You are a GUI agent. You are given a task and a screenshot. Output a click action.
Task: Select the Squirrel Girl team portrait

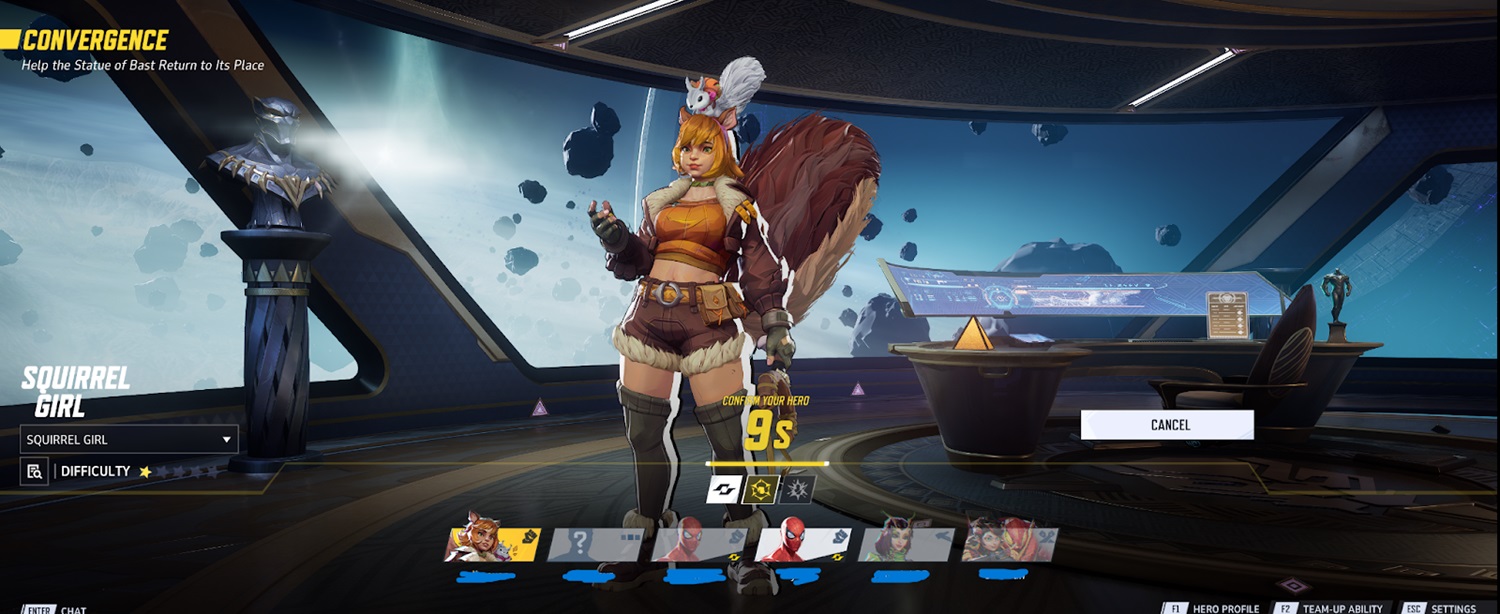492,545
